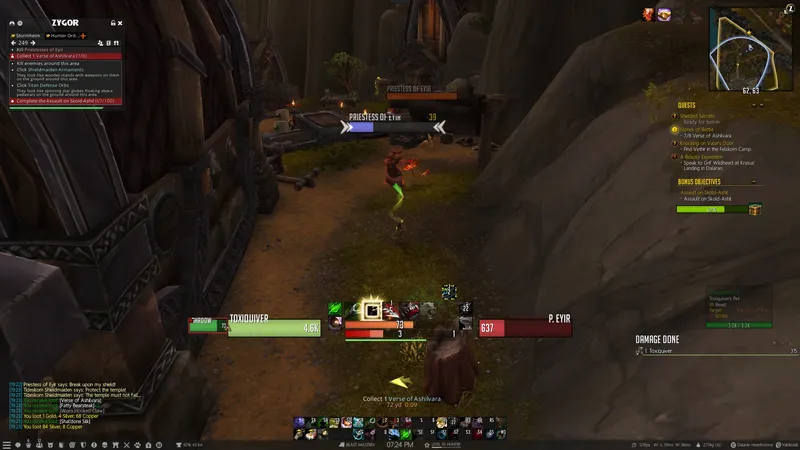This screenshot has width=800, height=450.
Task: Click the highlighted glowing ability icon
Action: point(372,310)
